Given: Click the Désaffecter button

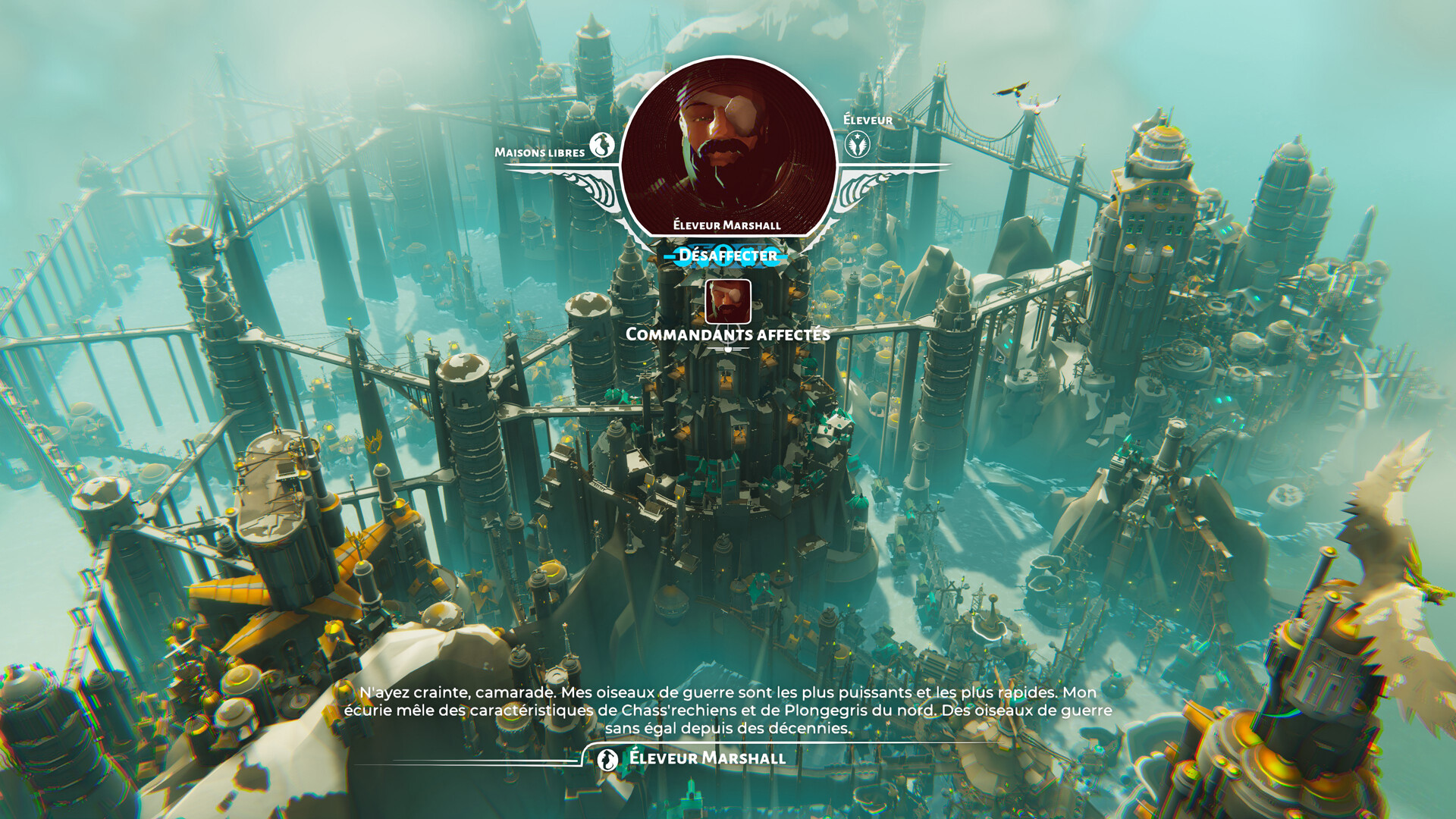Looking at the screenshot, I should click(727, 256).
